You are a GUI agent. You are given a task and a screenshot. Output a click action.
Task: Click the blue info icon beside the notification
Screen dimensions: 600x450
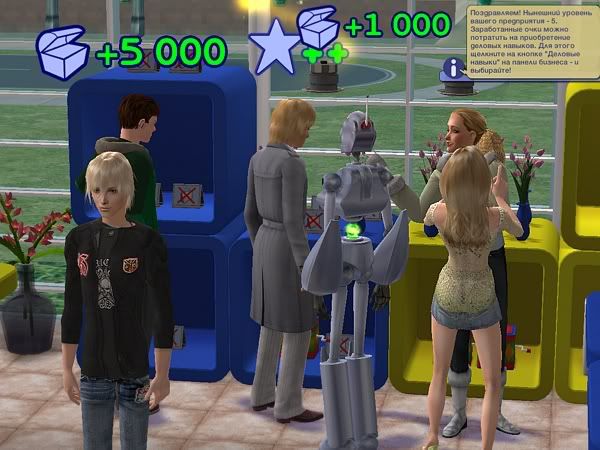[454, 69]
